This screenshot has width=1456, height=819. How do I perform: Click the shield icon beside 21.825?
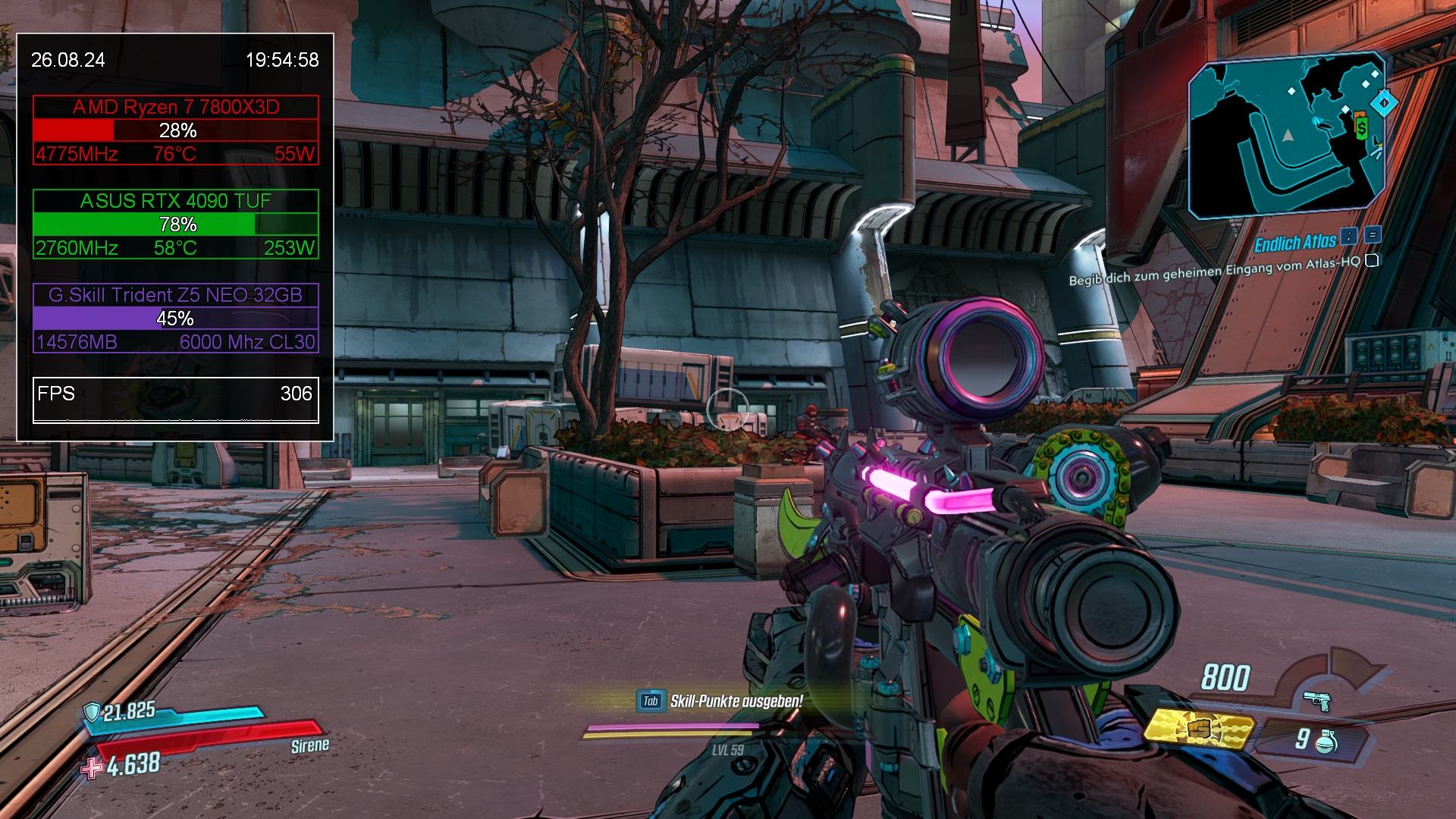click(92, 711)
